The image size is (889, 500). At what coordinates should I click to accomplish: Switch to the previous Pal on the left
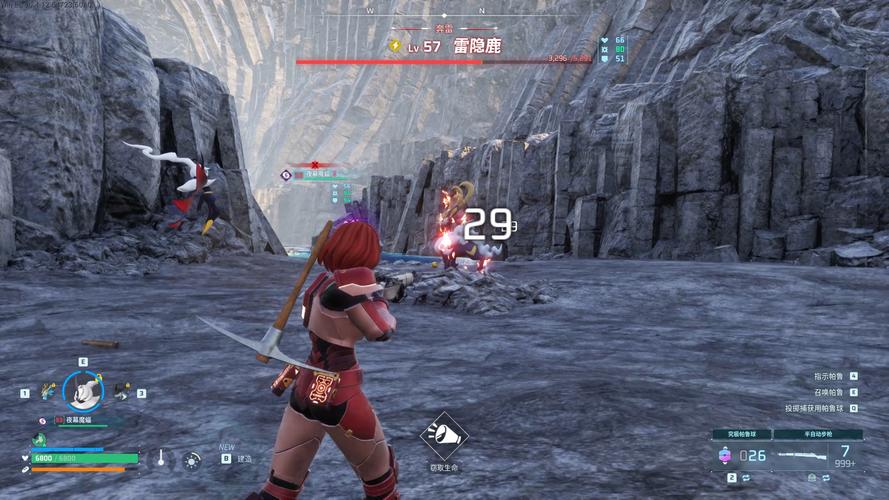pyautogui.click(x=46, y=393)
